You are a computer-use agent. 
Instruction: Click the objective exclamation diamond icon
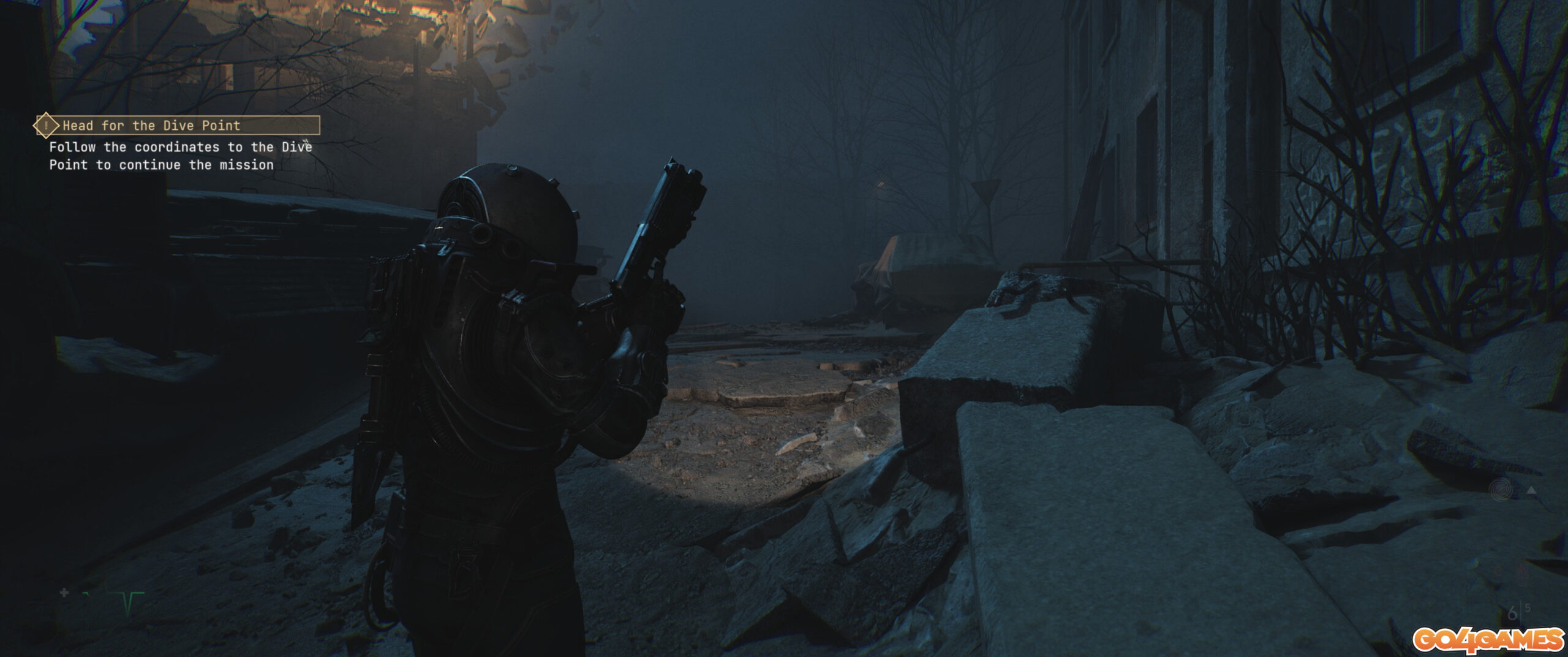(46, 126)
